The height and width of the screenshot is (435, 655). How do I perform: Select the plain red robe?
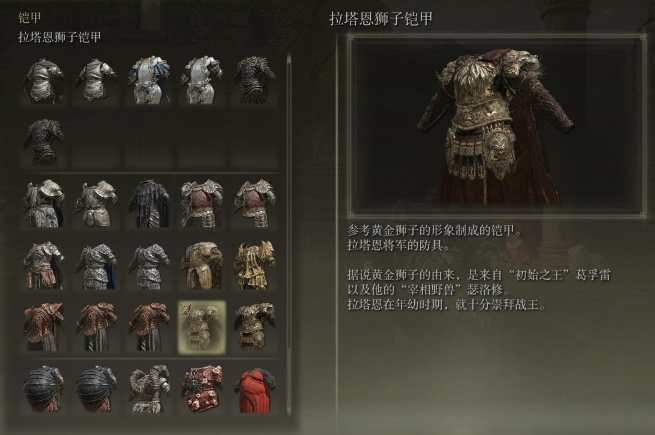coord(254,389)
